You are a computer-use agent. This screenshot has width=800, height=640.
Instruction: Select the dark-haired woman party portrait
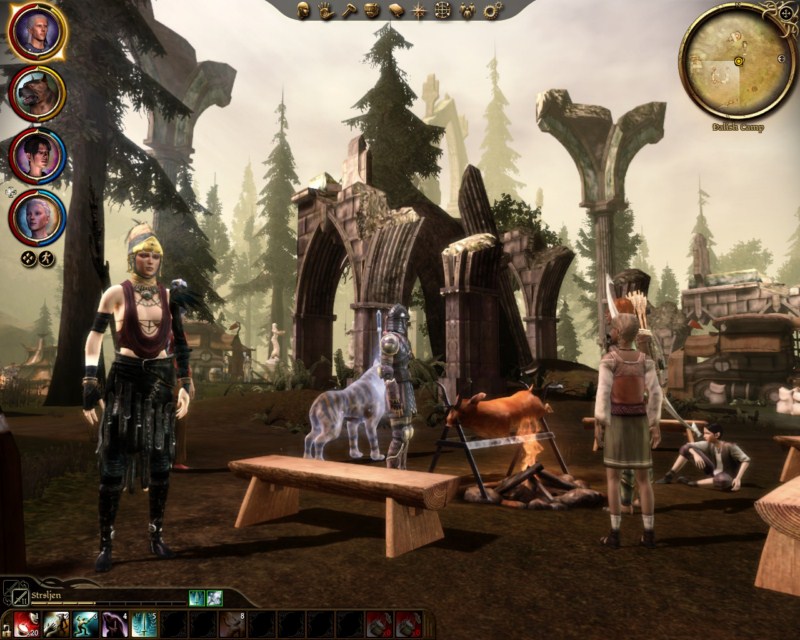pyautogui.click(x=37, y=154)
